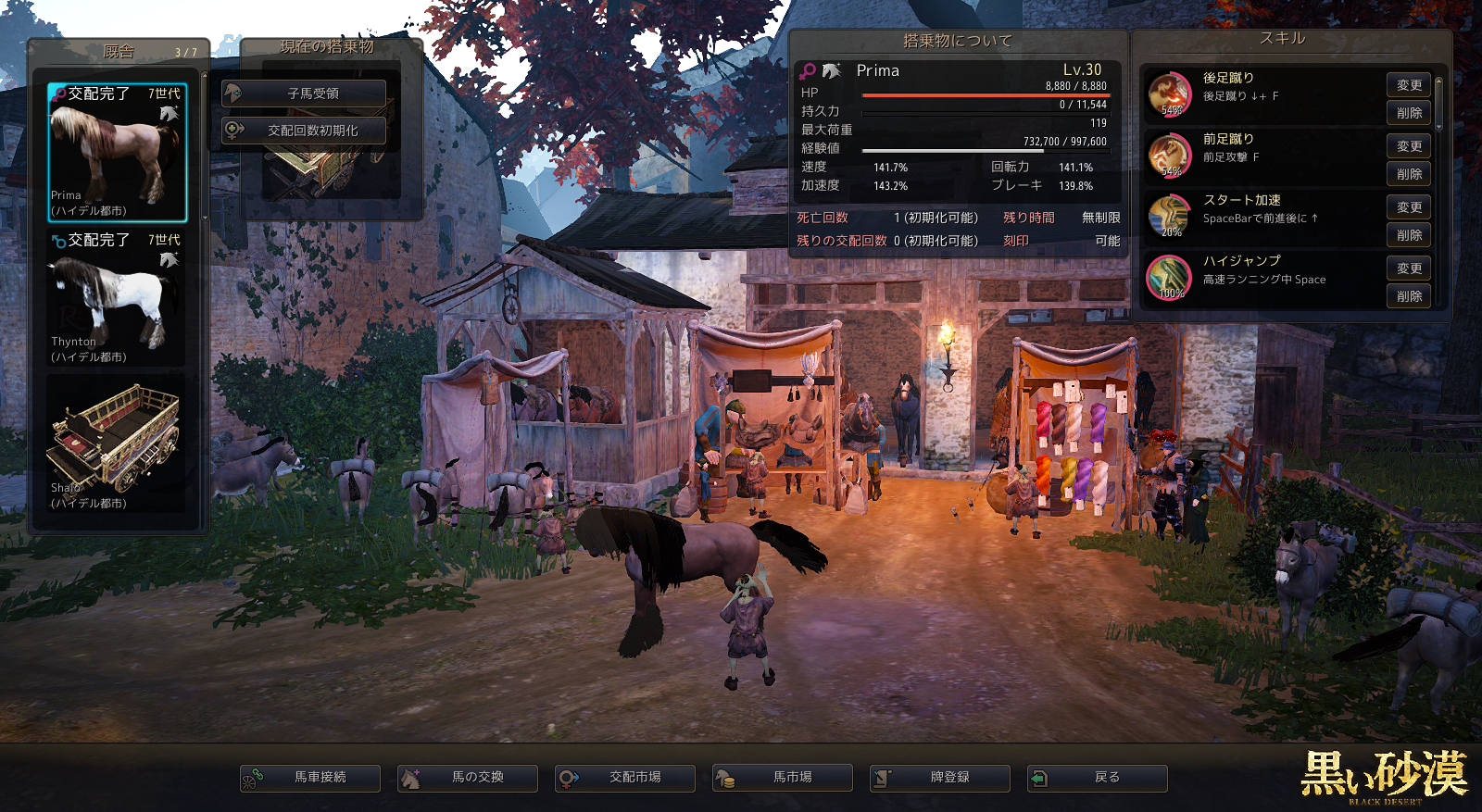This screenshot has height=812, width=1482.
Task: Delete the 後足蹴り skill with 削除
Action: pyautogui.click(x=1409, y=113)
